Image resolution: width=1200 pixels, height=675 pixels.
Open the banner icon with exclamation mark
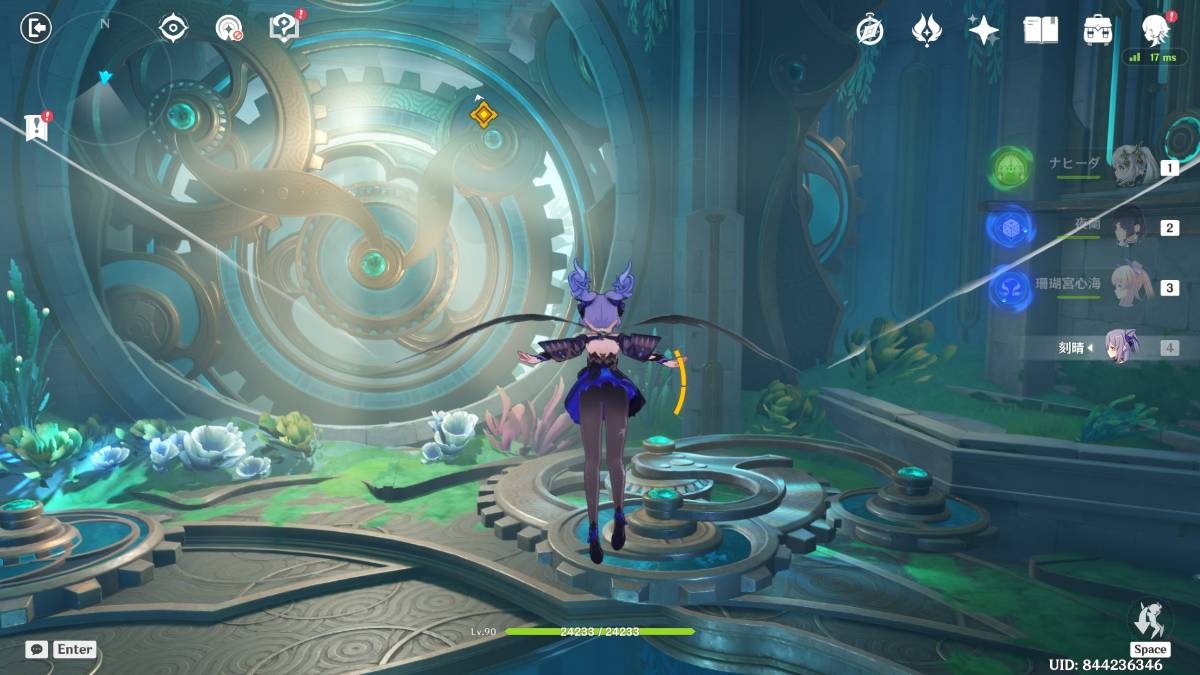(x=37, y=127)
